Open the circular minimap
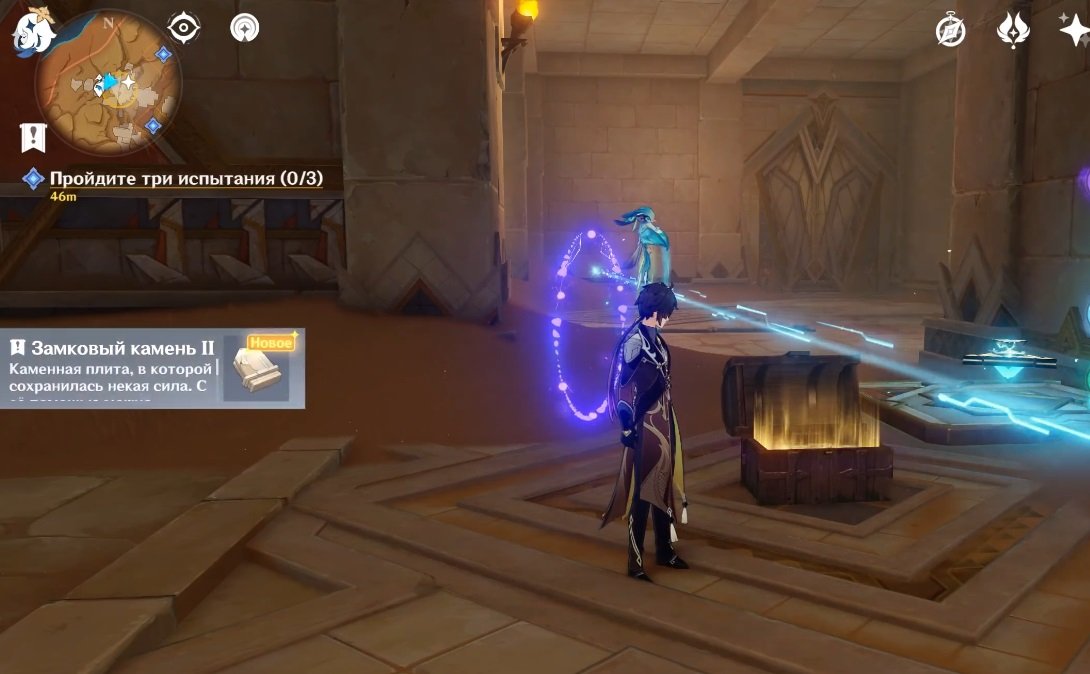The width and height of the screenshot is (1090, 674). tap(108, 83)
